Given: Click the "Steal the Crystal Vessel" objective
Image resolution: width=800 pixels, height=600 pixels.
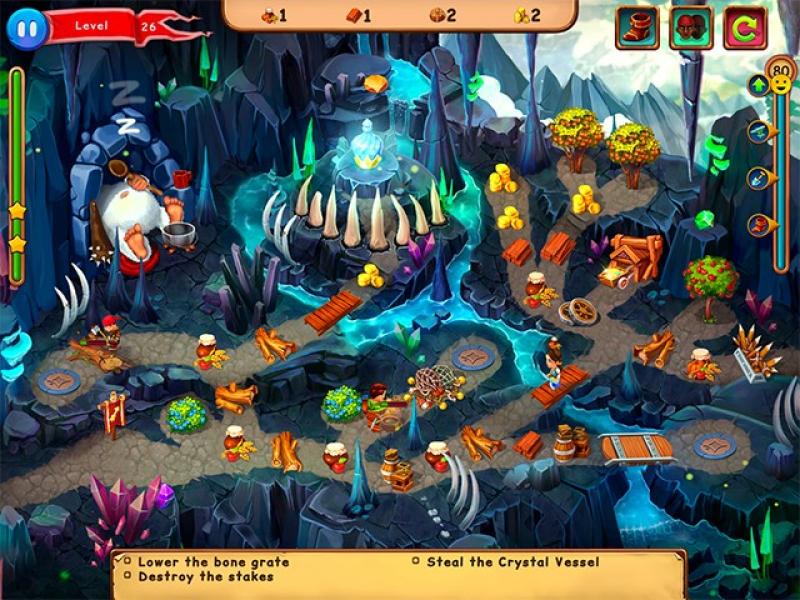Looking at the screenshot, I should tap(512, 562).
